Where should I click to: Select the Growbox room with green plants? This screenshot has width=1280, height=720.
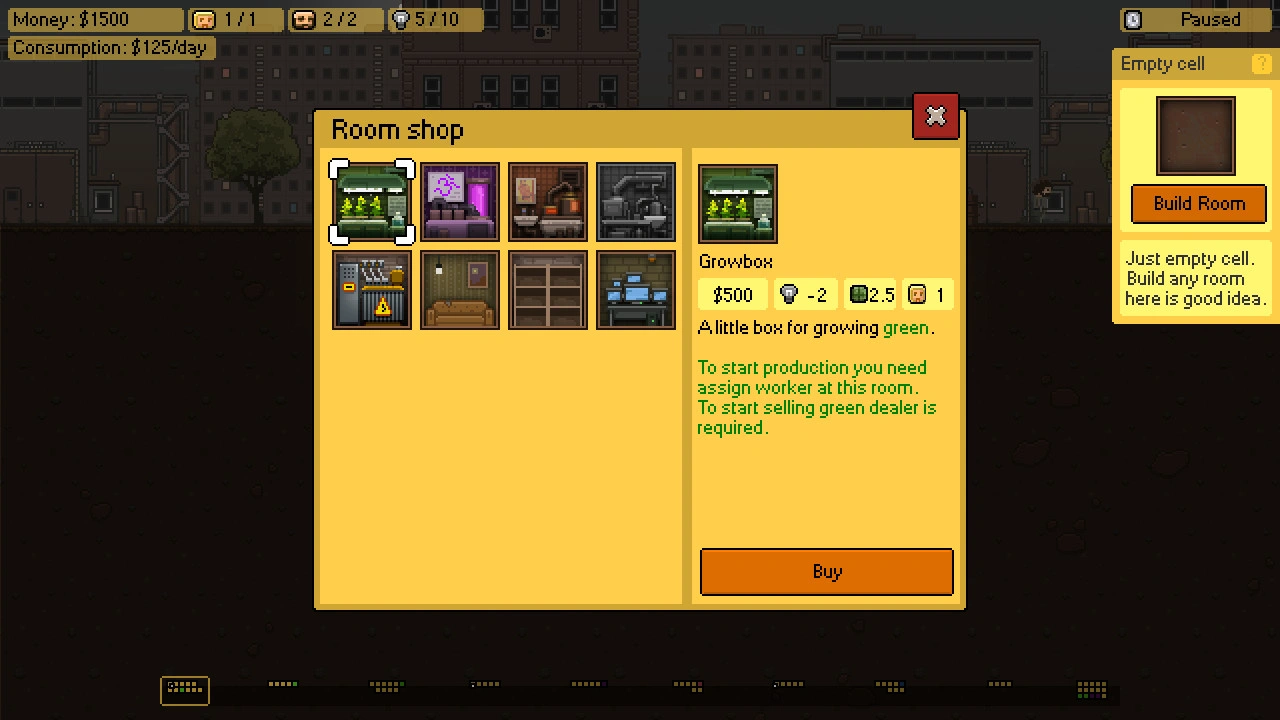[372, 203]
